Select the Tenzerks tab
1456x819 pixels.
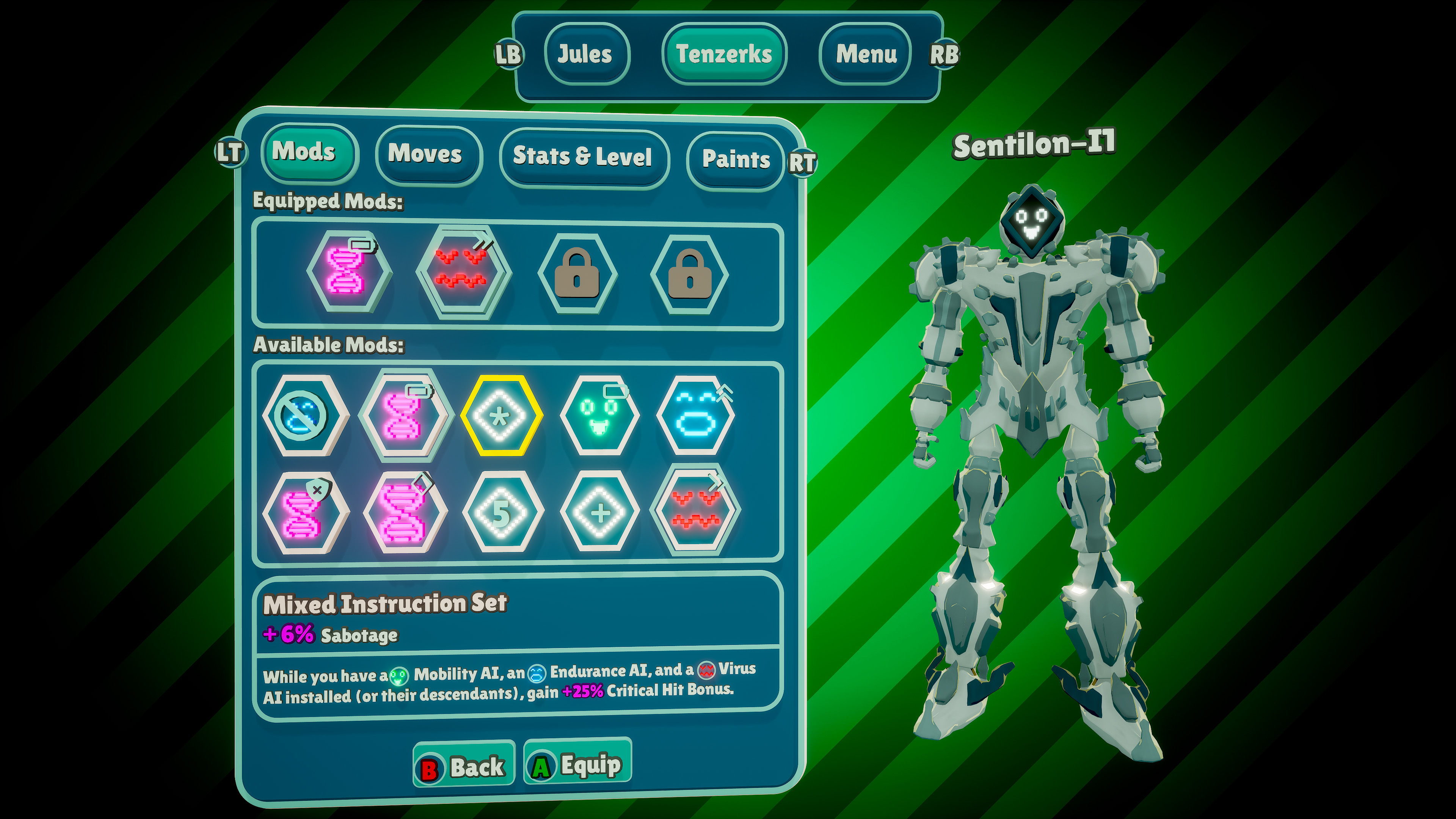point(723,54)
